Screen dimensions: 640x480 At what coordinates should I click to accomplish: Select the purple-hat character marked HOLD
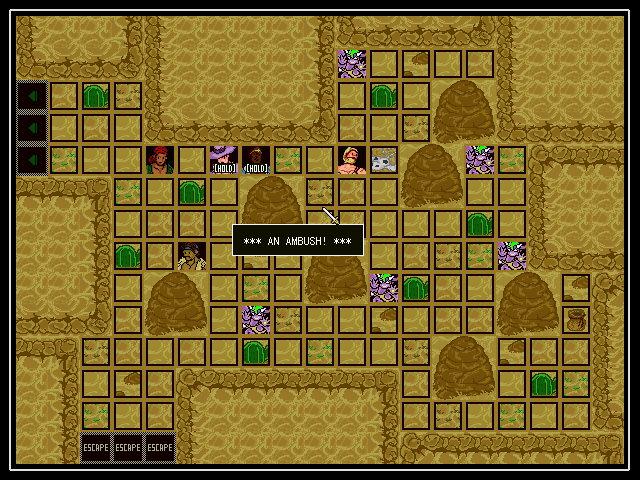[x=224, y=160]
